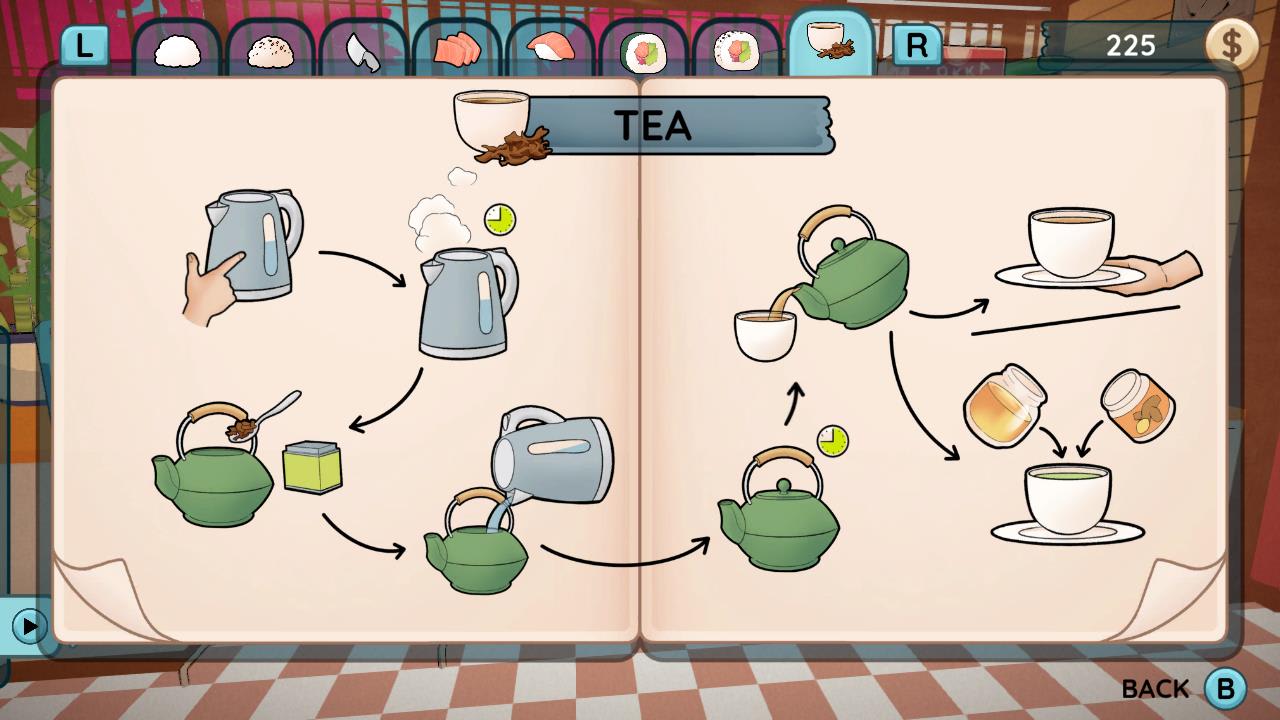Click the dollar coin icon
Viewport: 1280px width, 720px height.
[x=1233, y=44]
